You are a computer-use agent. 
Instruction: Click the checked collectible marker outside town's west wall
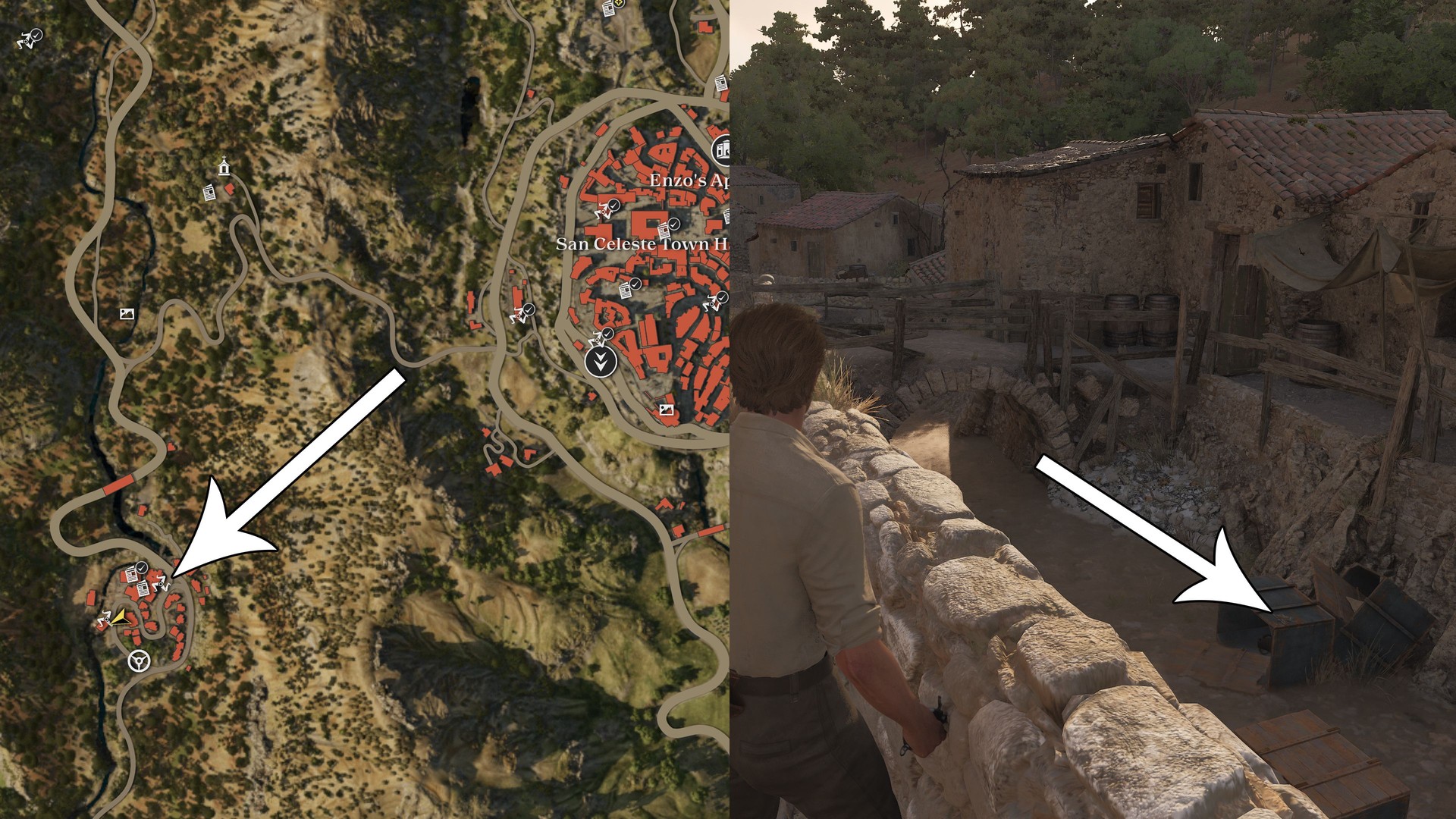[522, 312]
